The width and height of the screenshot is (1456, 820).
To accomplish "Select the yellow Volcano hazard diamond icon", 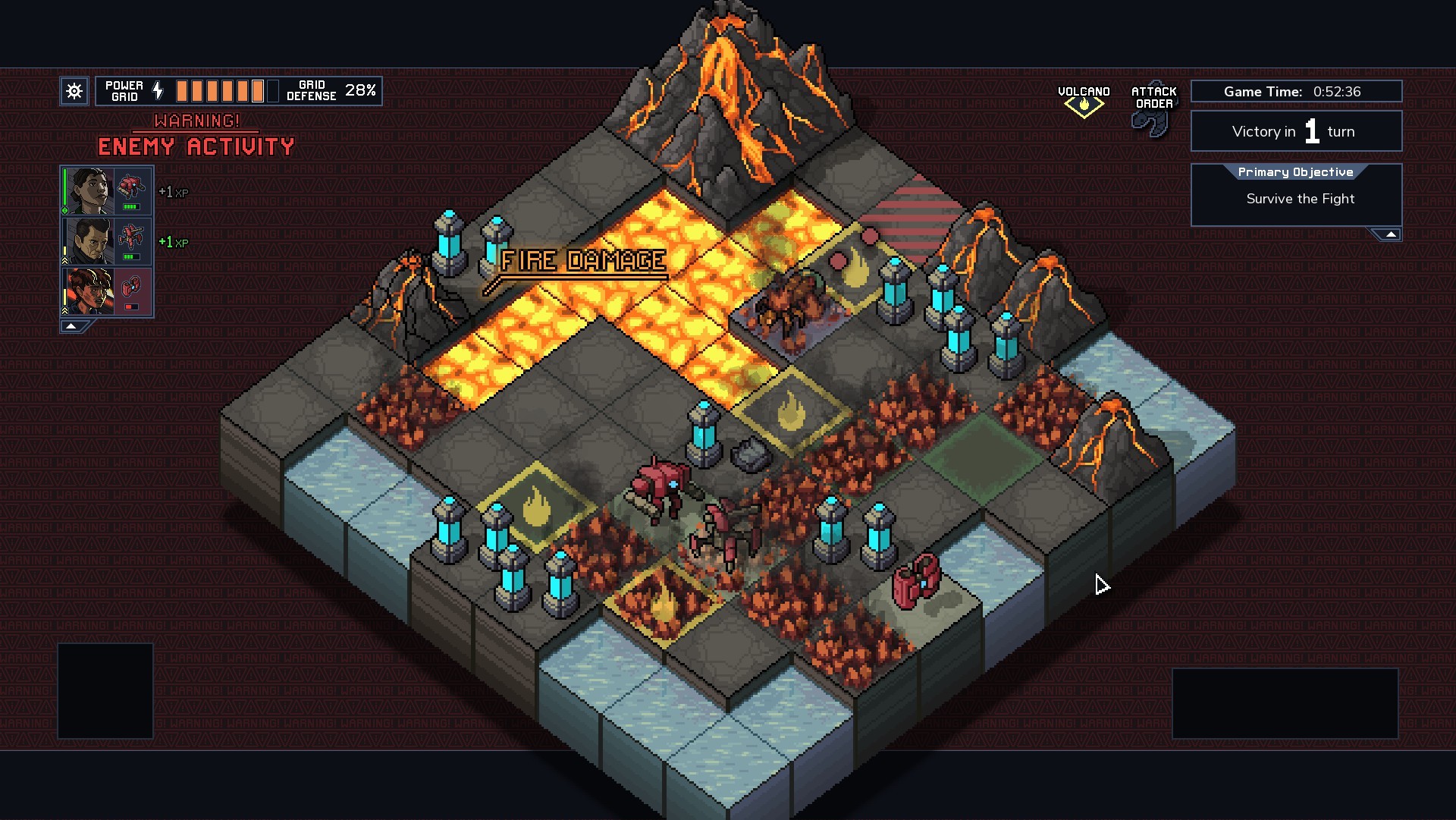I will [1084, 104].
